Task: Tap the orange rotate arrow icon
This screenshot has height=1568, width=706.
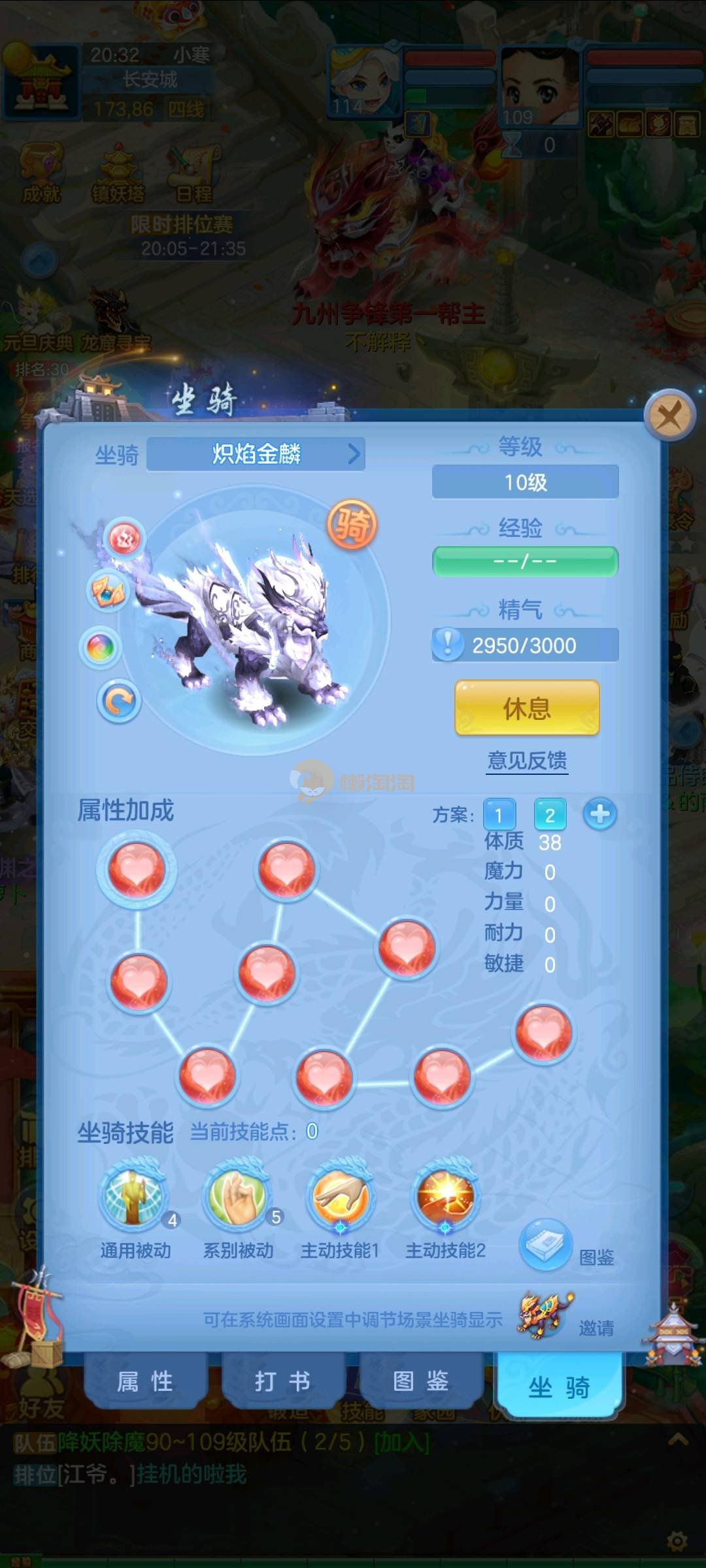Action: coord(119,702)
